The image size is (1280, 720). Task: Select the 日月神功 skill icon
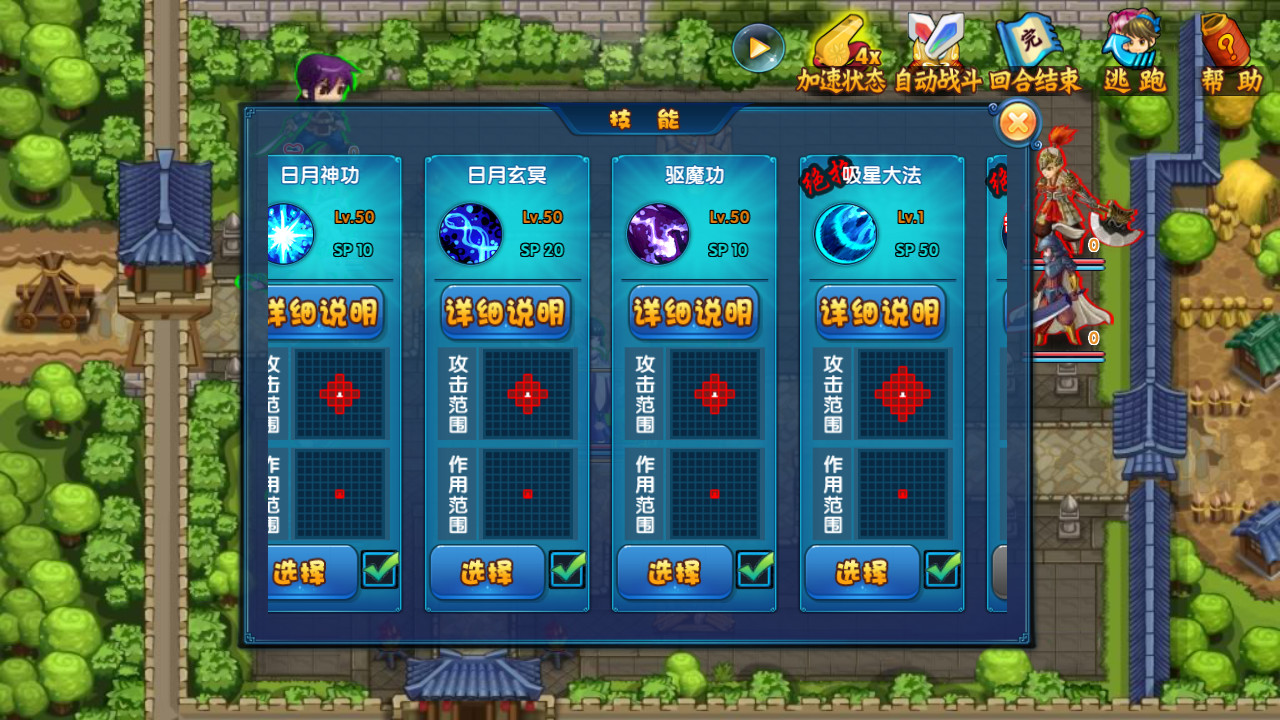tap(288, 235)
